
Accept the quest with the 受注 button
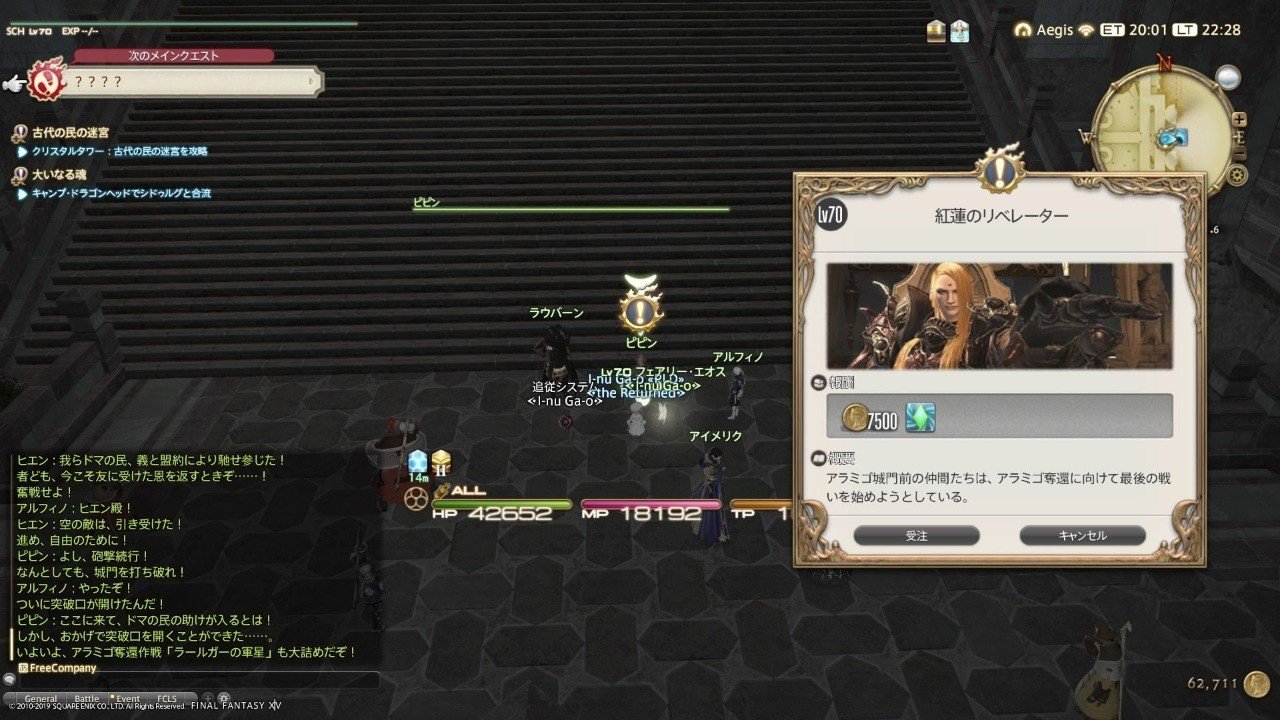click(x=918, y=535)
